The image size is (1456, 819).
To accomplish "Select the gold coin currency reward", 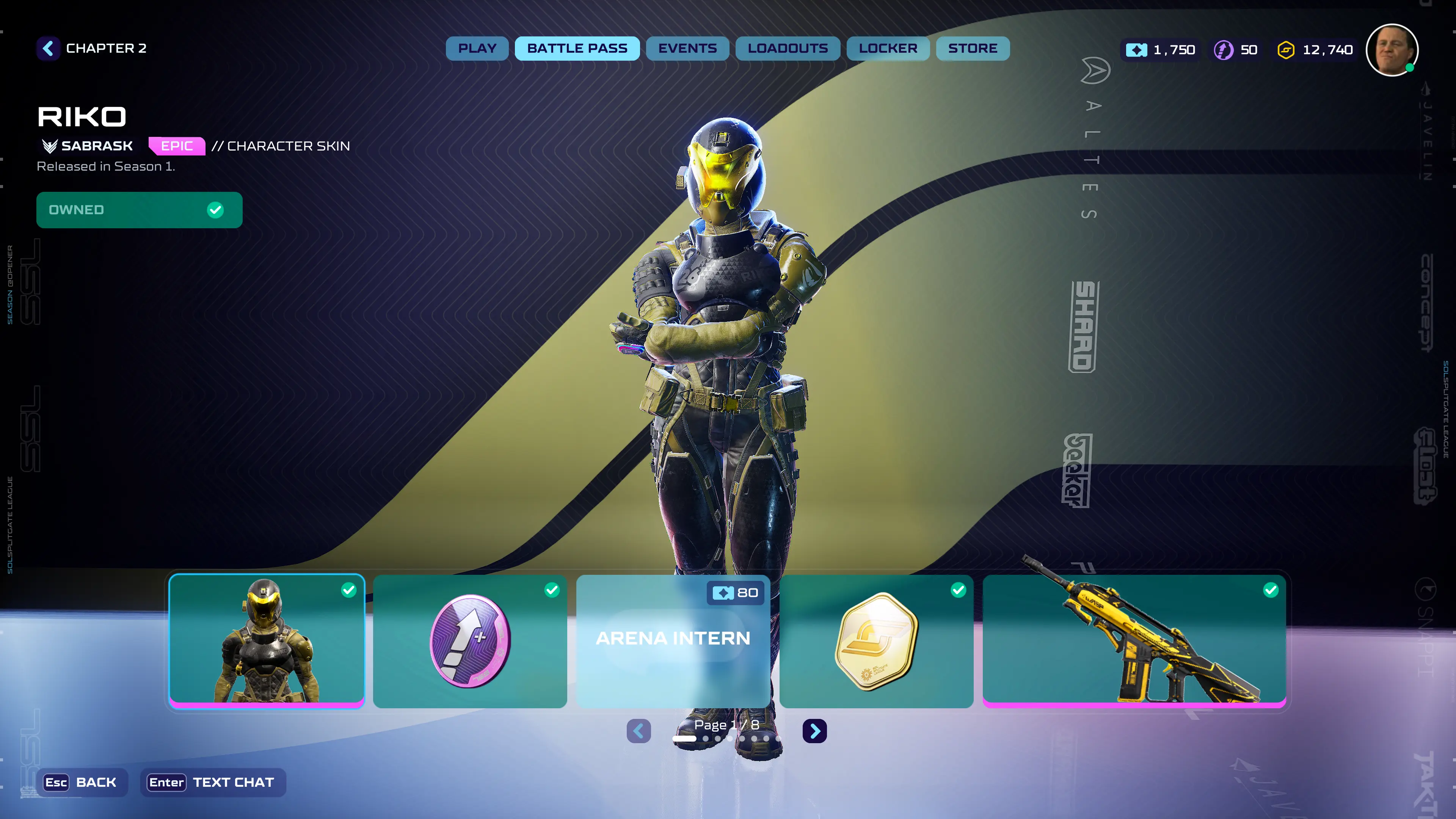I will [876, 640].
